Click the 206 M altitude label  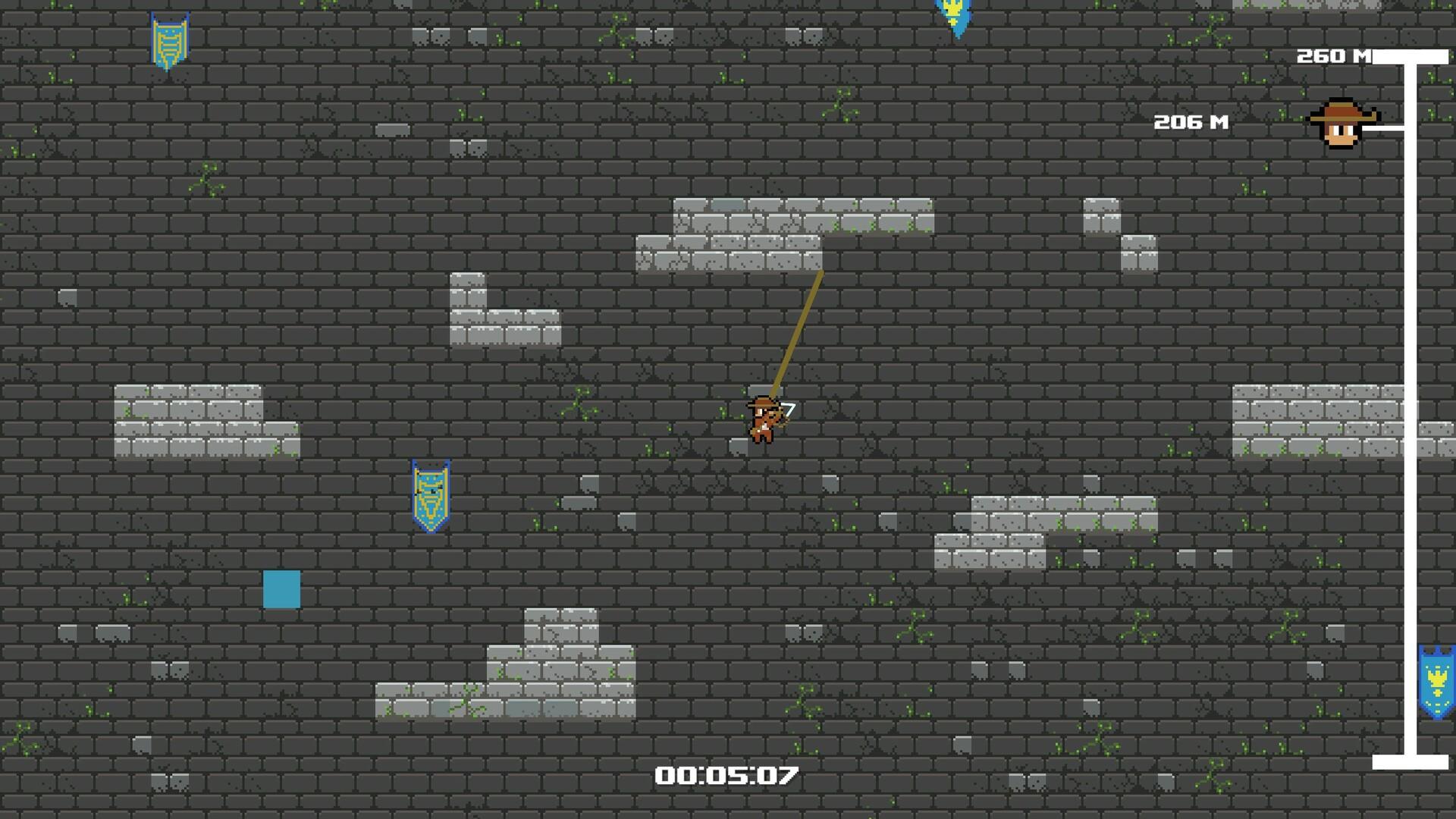1192,120
